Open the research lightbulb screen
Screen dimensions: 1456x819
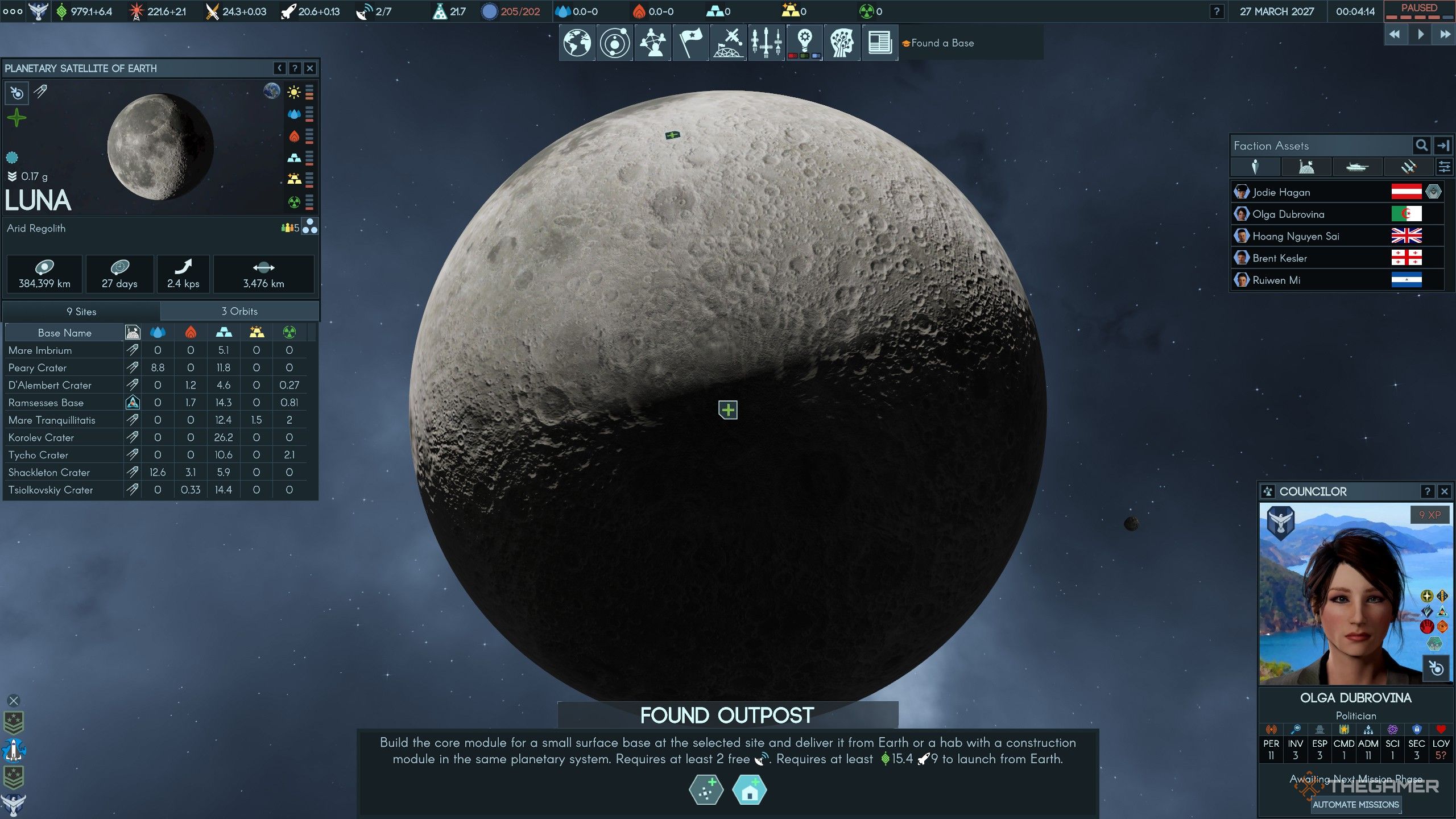pyautogui.click(x=804, y=43)
